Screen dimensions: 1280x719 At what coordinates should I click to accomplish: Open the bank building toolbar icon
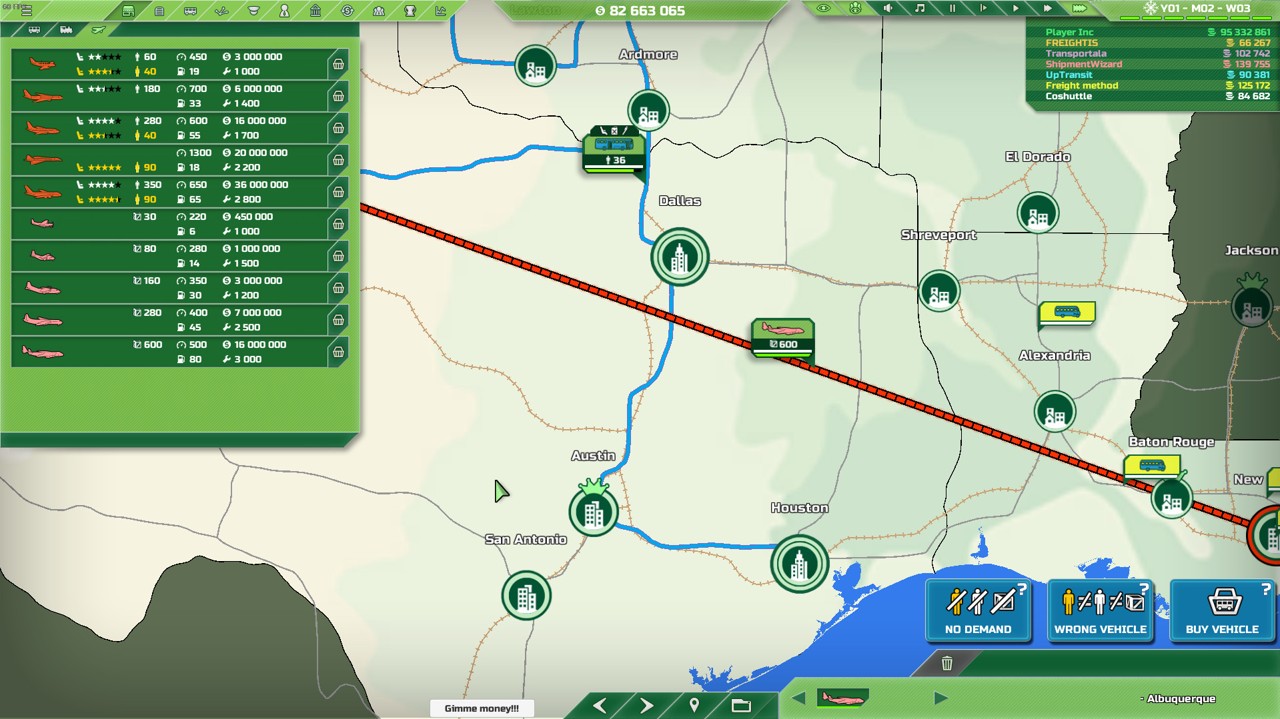tap(316, 11)
